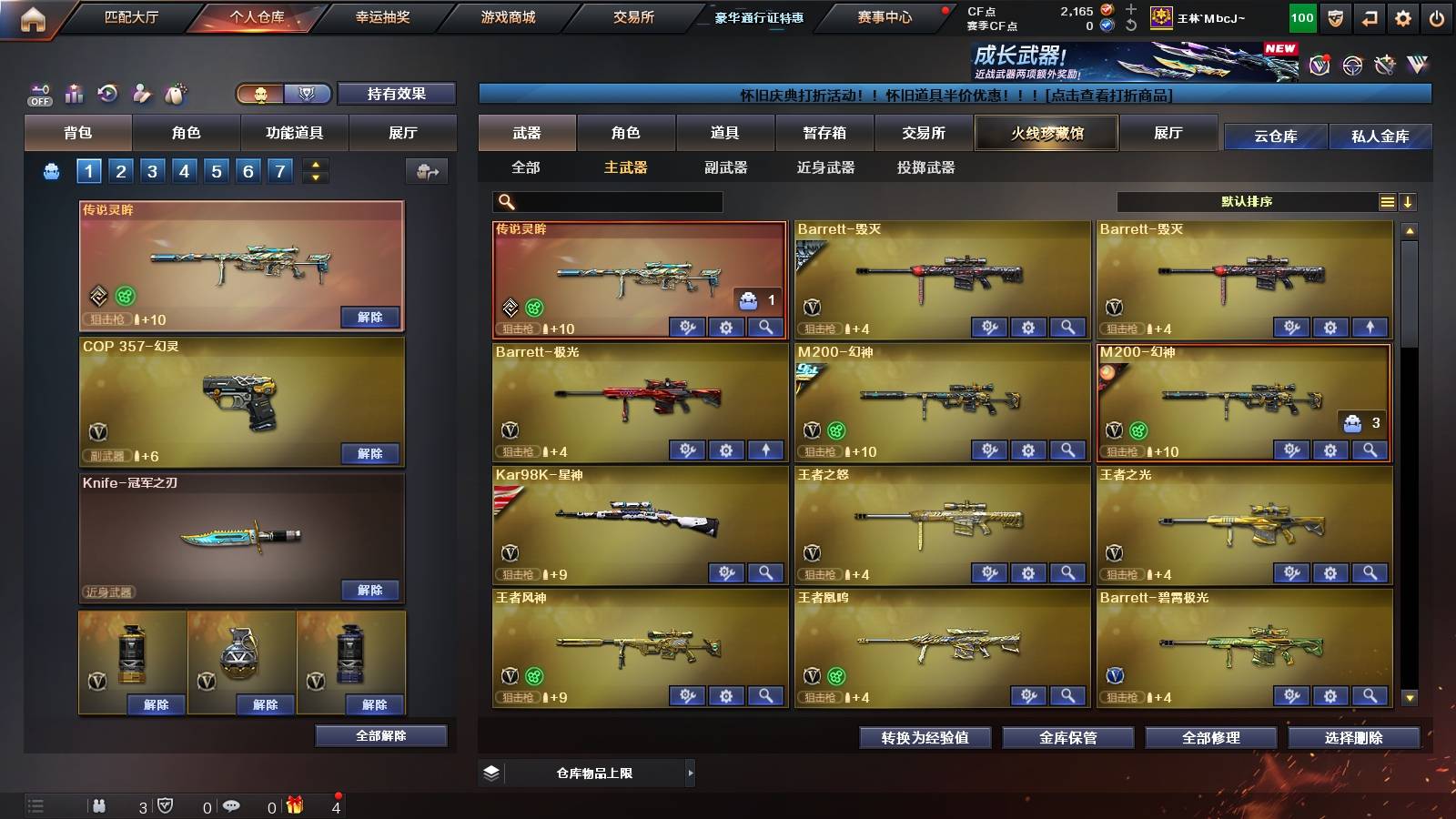Select backpack slot 3
Viewport: 1456px width, 819px height.
(150, 170)
